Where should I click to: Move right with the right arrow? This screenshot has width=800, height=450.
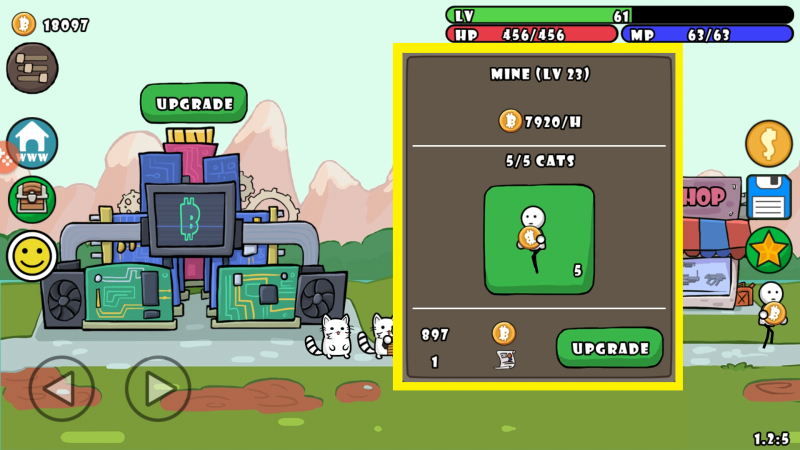(158, 387)
